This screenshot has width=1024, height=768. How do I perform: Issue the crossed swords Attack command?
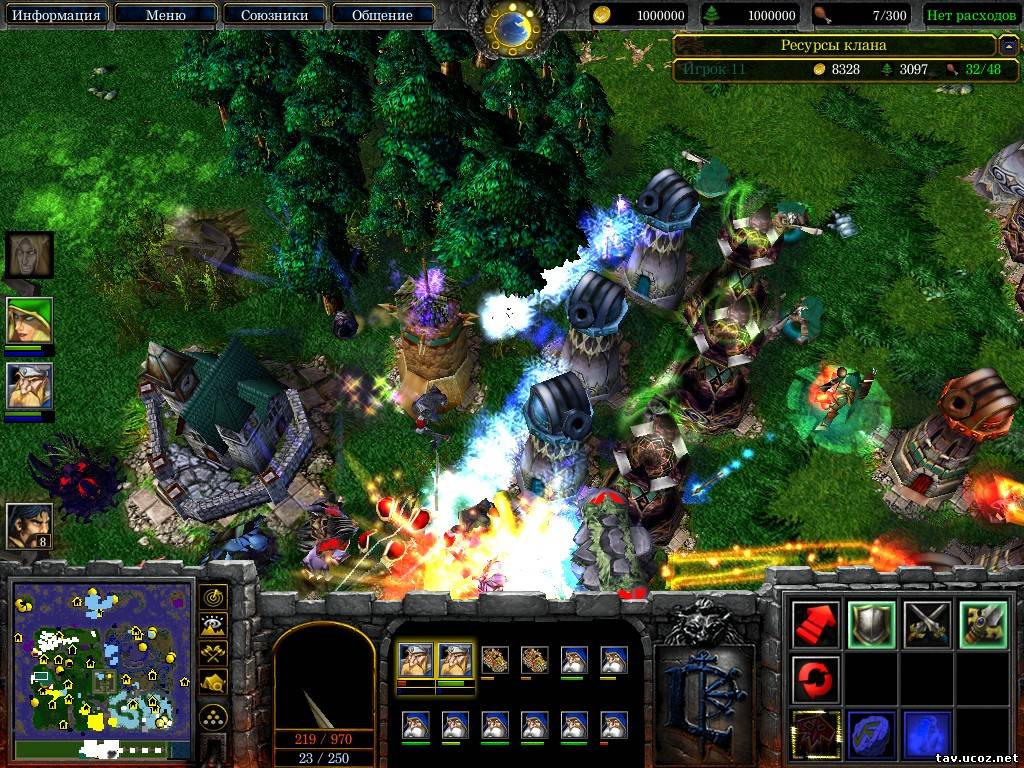[x=925, y=624]
